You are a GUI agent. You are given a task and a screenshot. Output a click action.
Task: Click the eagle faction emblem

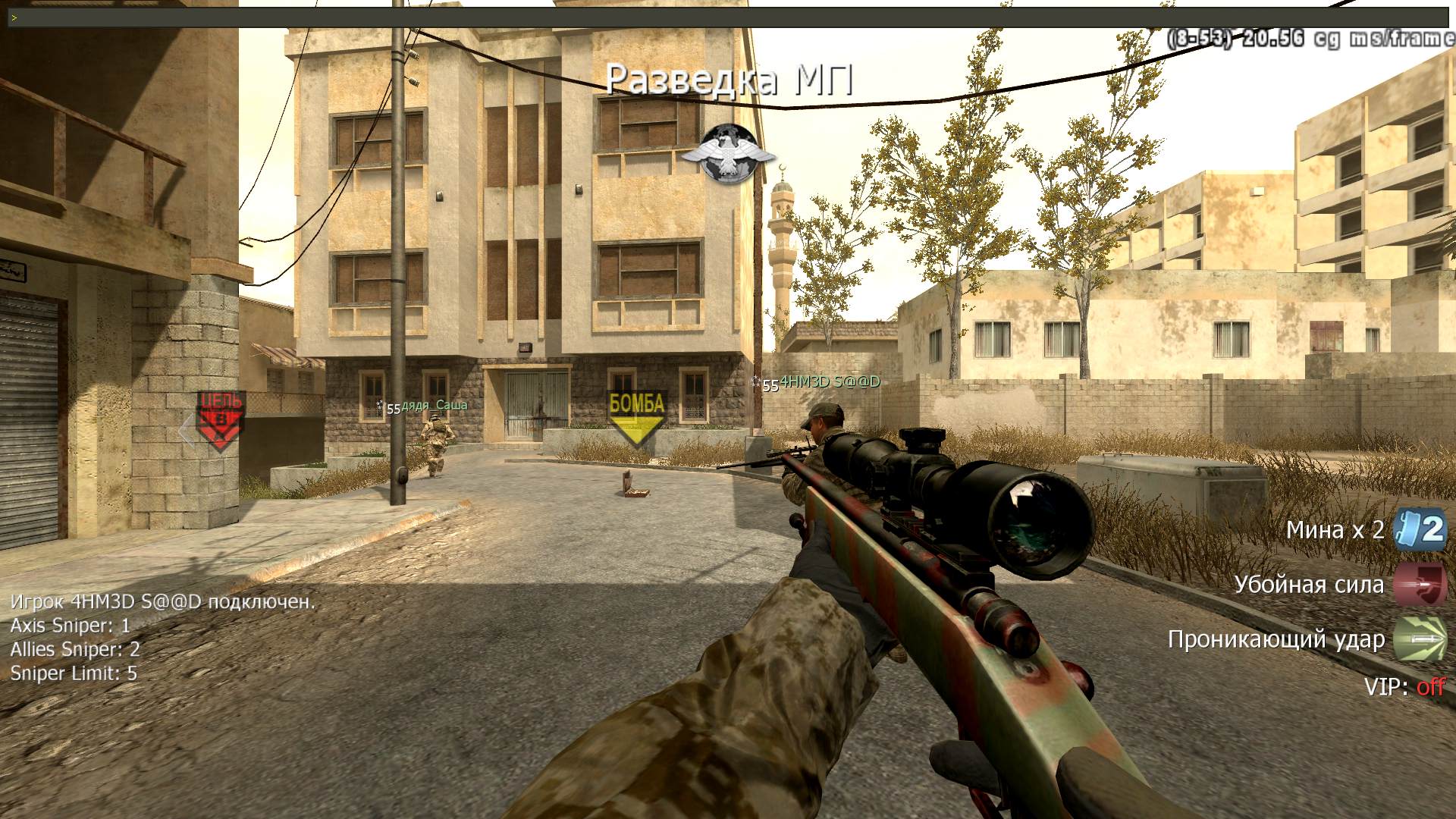pos(728,155)
